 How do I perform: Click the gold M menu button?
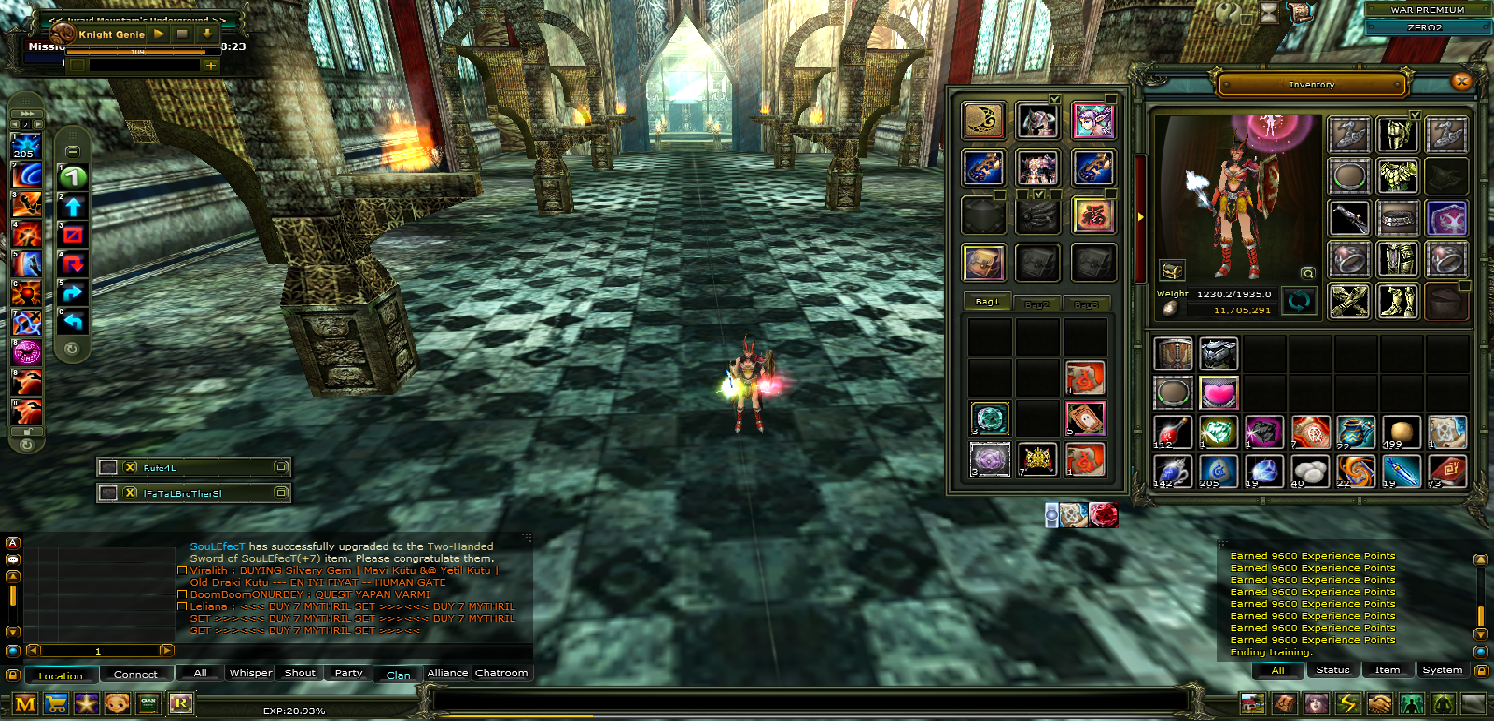25,703
